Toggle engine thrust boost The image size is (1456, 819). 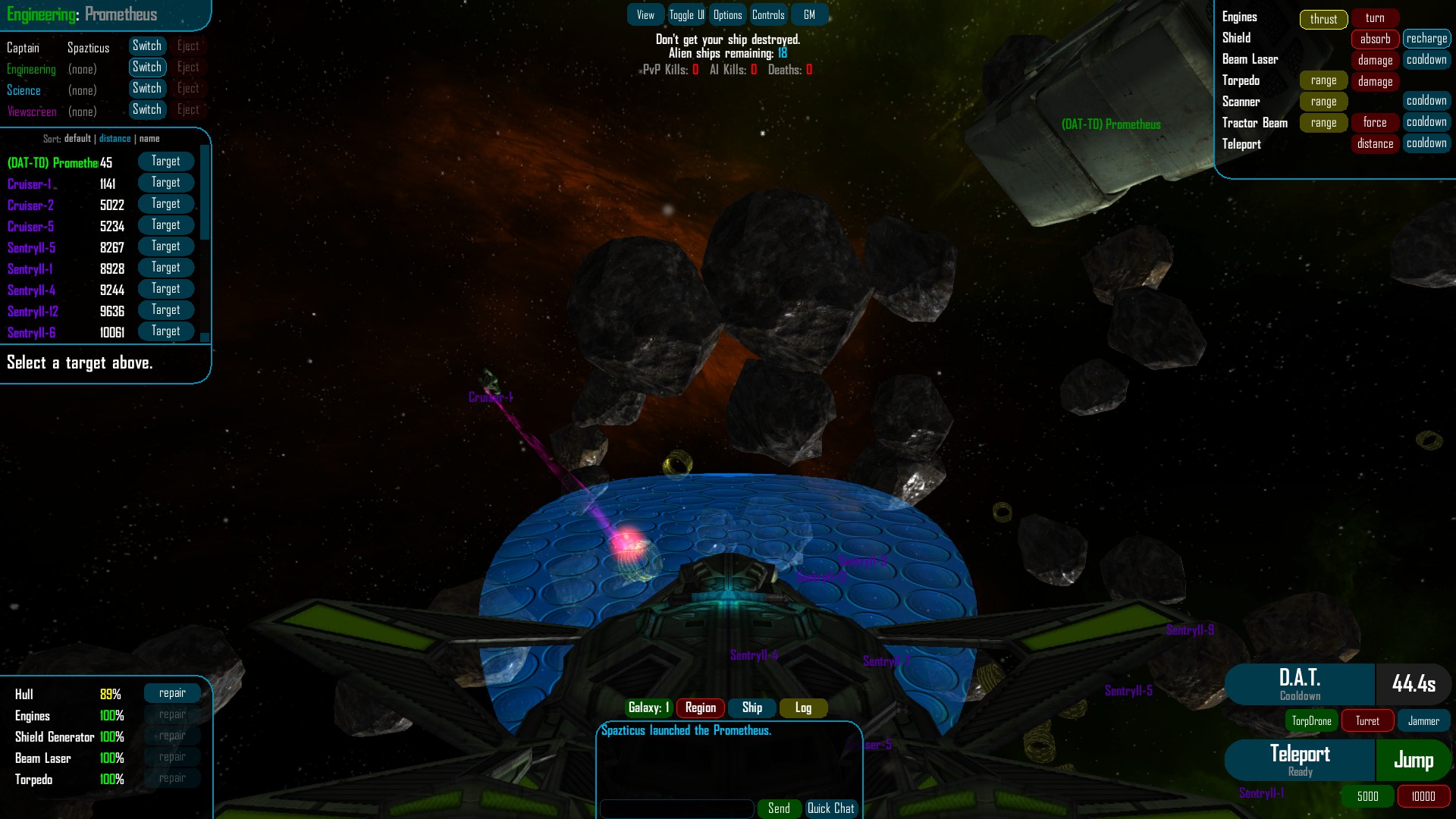[x=1323, y=20]
